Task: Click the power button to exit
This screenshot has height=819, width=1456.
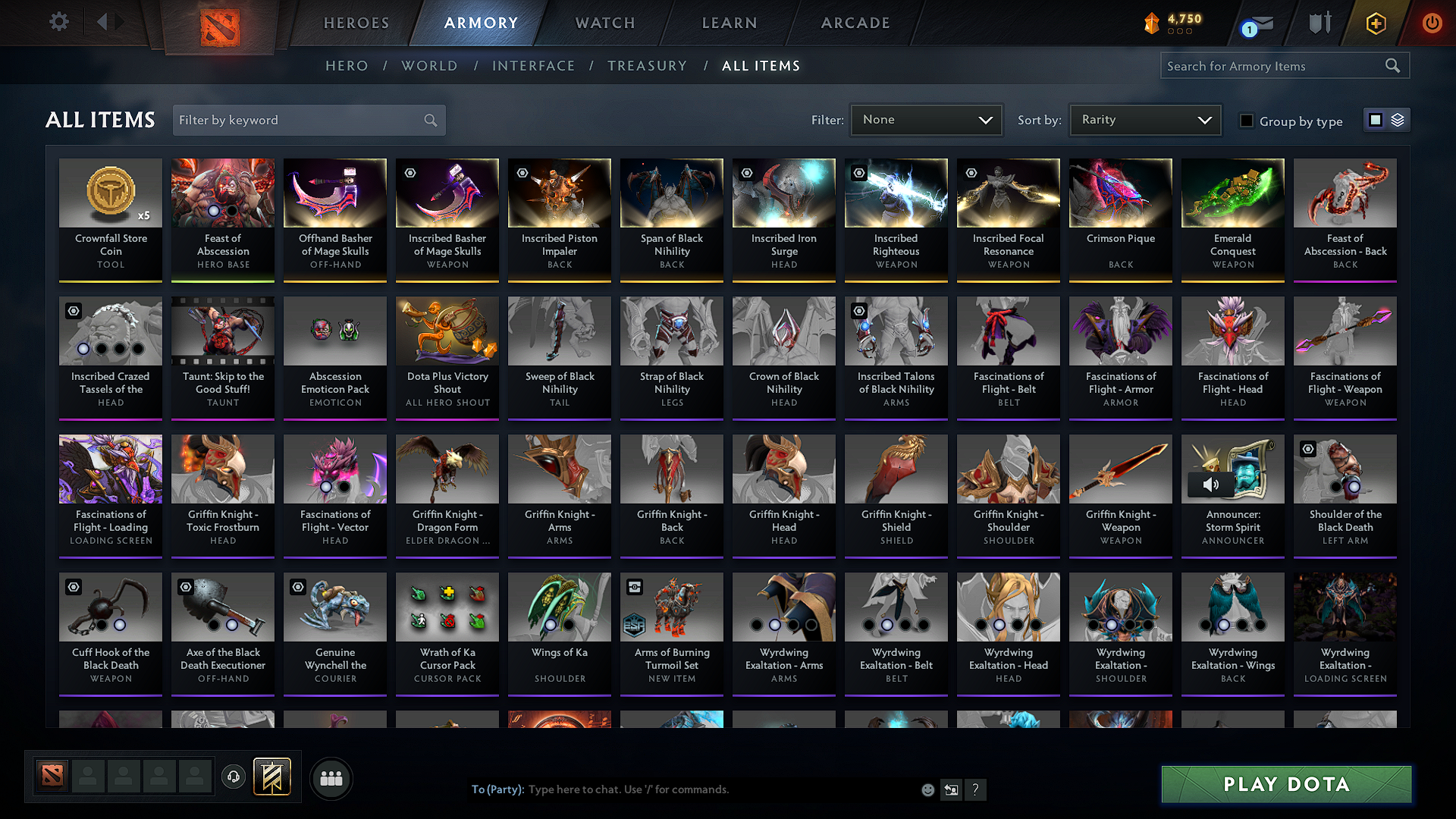Action: pos(1432,23)
